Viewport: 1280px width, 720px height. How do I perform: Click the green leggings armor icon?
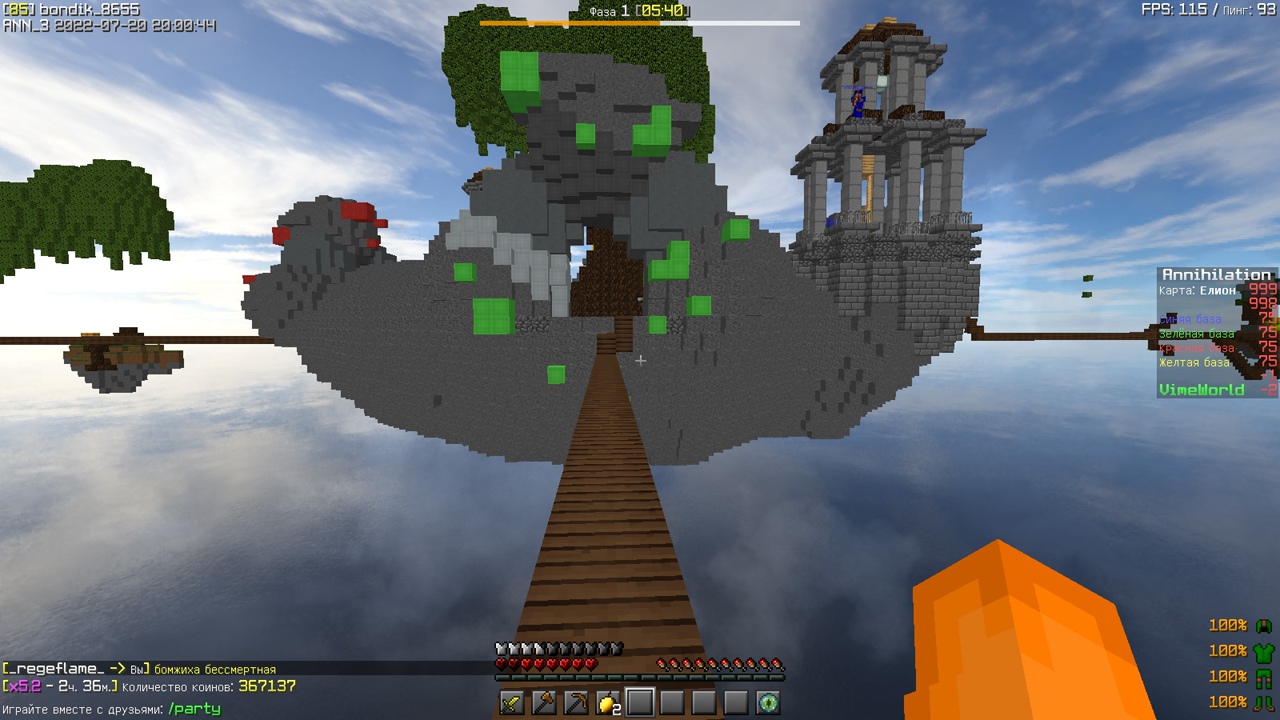click(x=1264, y=677)
